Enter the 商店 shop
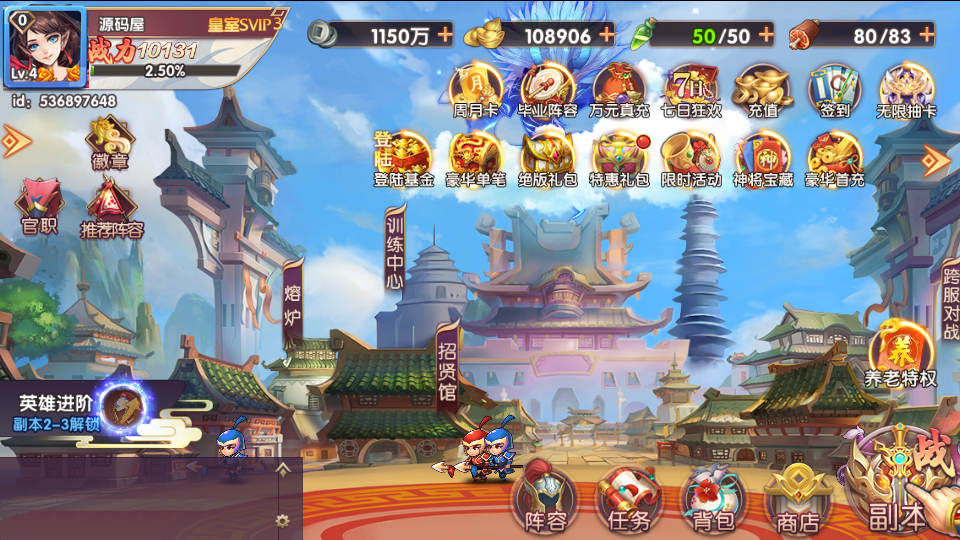This screenshot has width=960, height=540. pyautogui.click(x=797, y=497)
